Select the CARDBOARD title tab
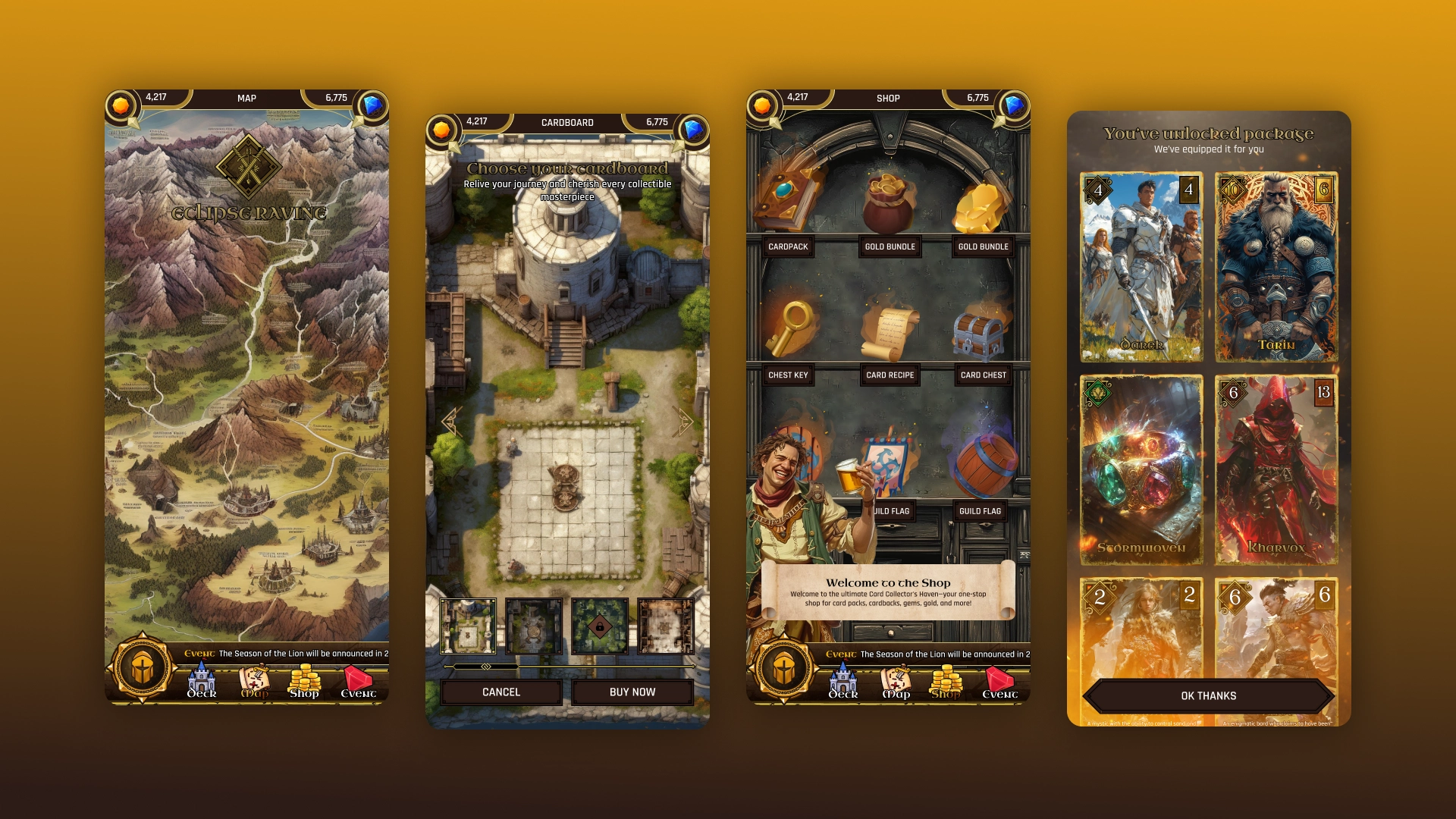Image resolution: width=1456 pixels, height=819 pixels. [567, 123]
